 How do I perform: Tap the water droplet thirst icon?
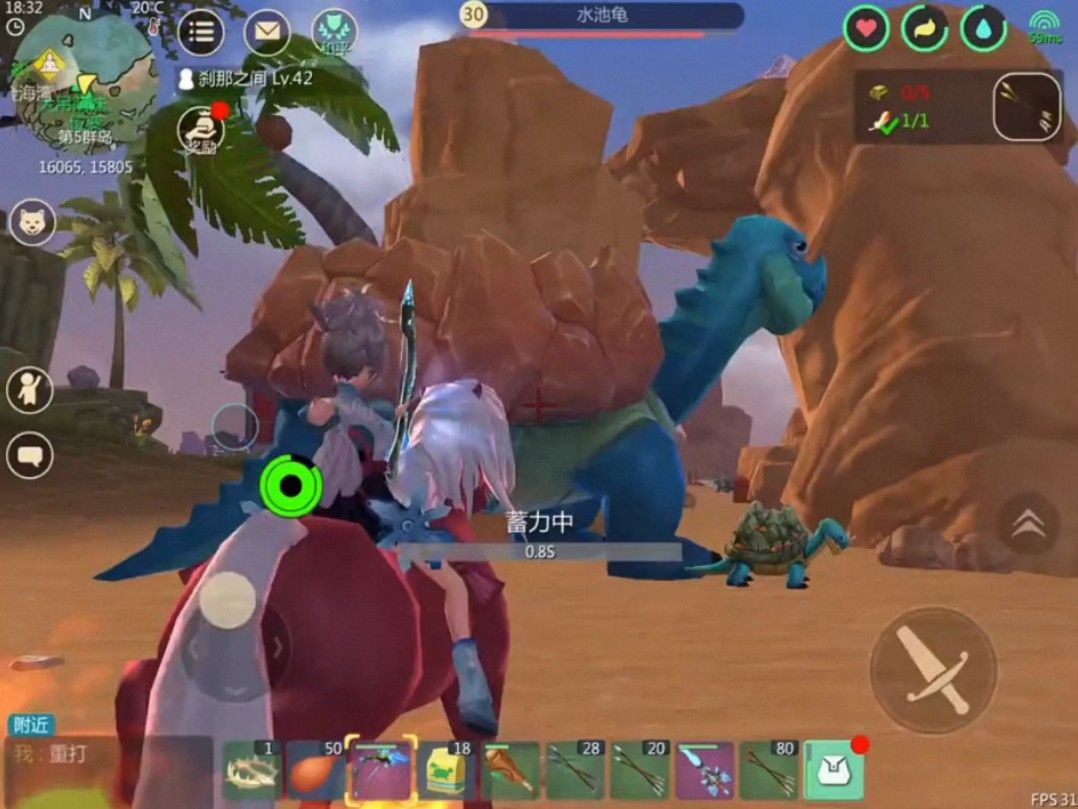[984, 28]
